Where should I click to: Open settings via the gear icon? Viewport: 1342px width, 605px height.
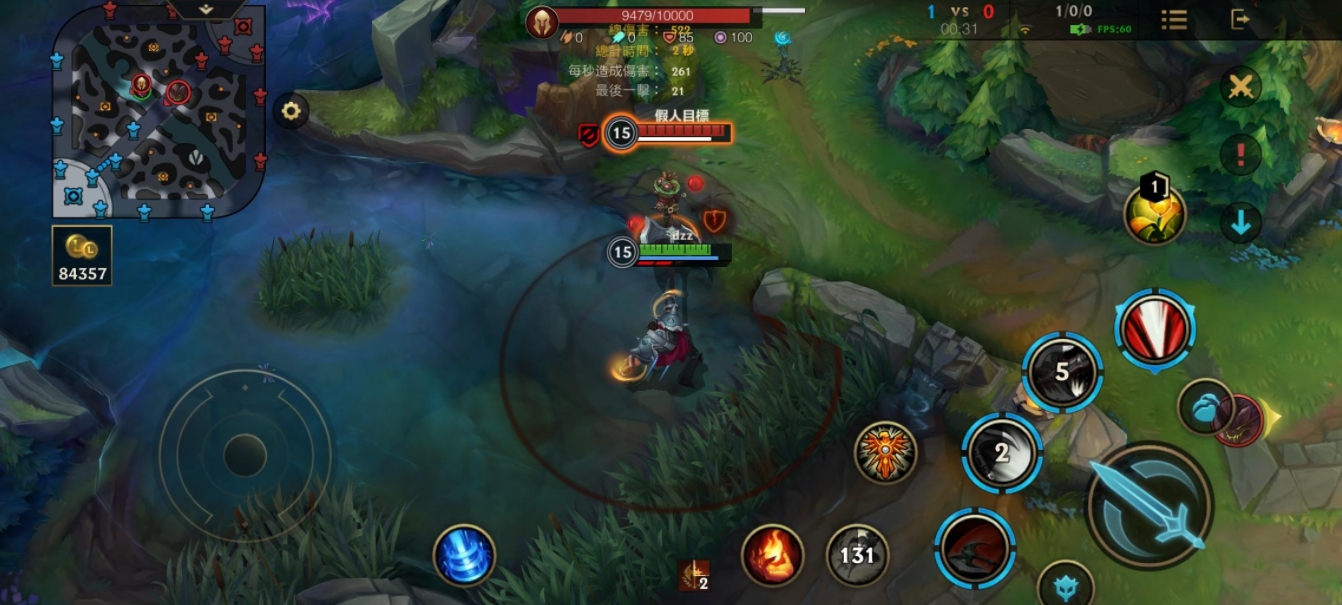291,111
